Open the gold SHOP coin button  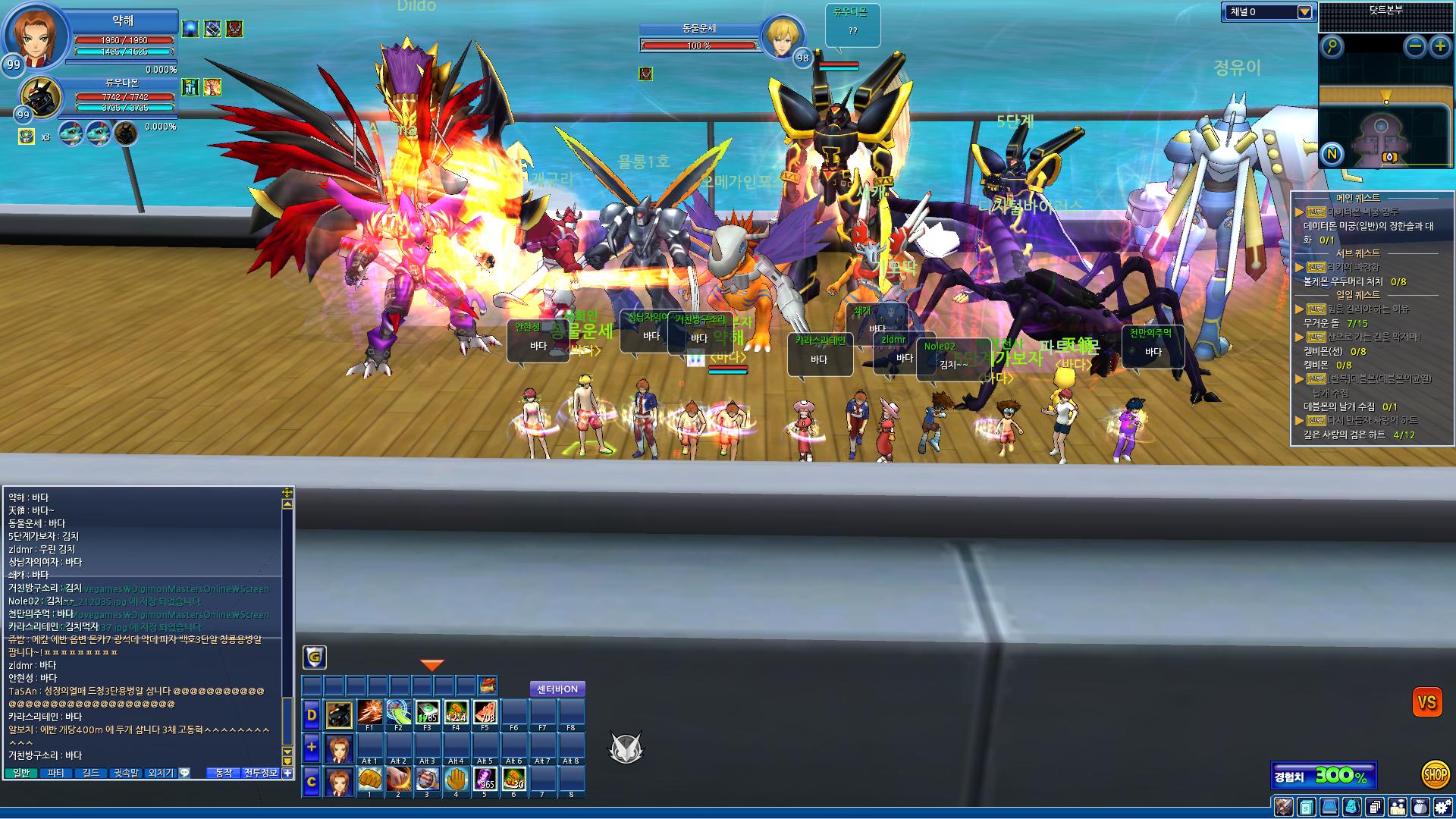[x=1435, y=774]
